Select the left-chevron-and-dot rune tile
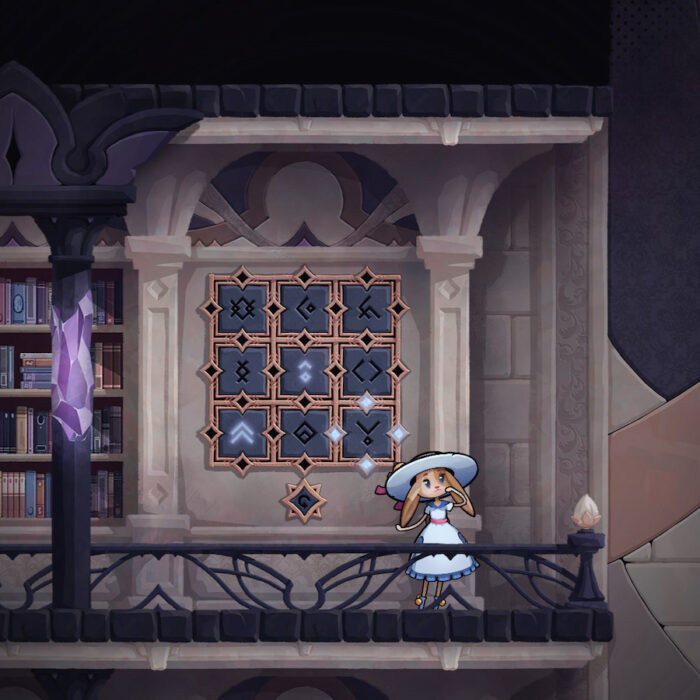The width and height of the screenshot is (700, 700). [x=305, y=308]
